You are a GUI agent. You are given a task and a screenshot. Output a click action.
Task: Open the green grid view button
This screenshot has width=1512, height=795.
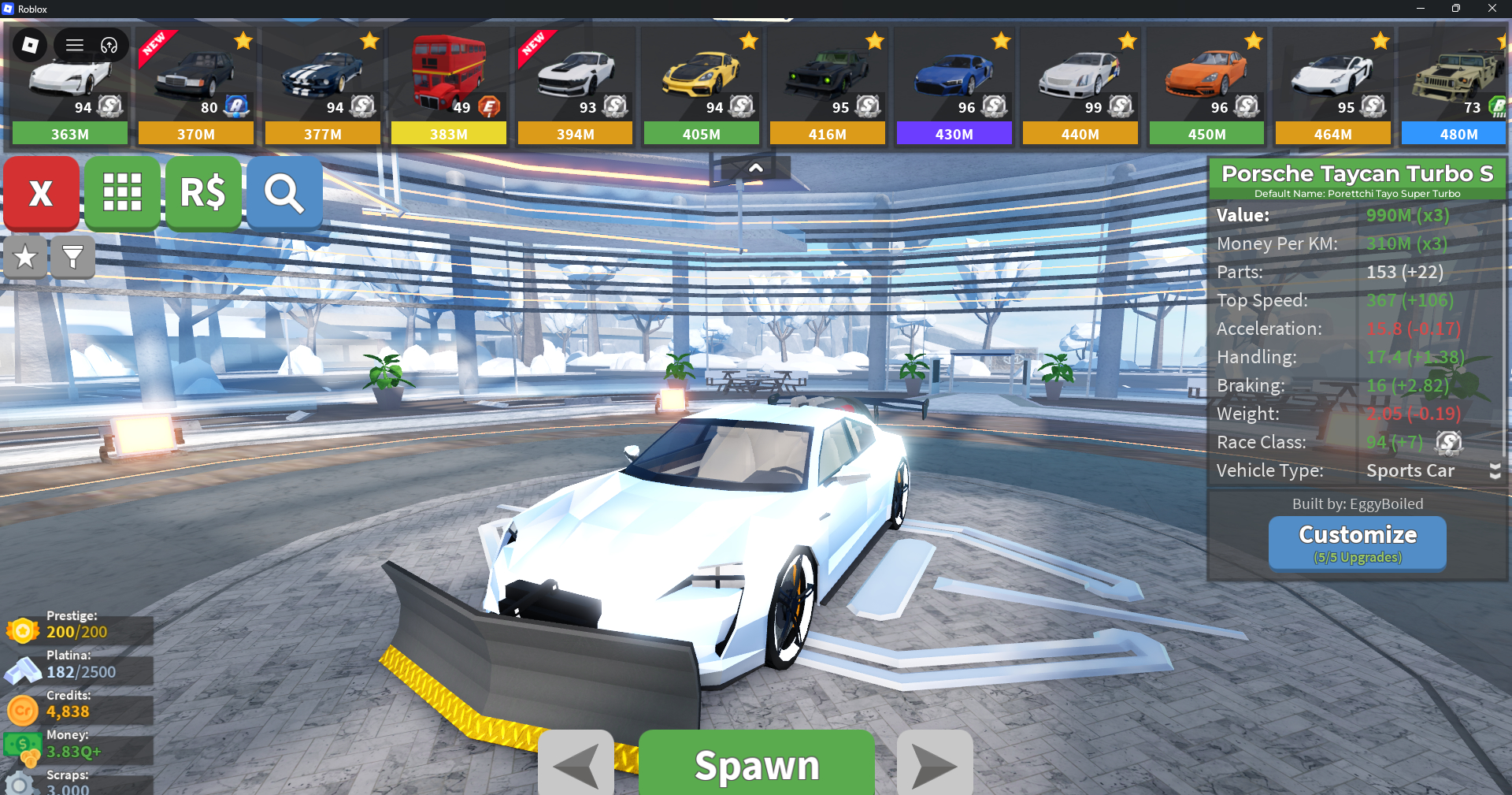[x=122, y=193]
